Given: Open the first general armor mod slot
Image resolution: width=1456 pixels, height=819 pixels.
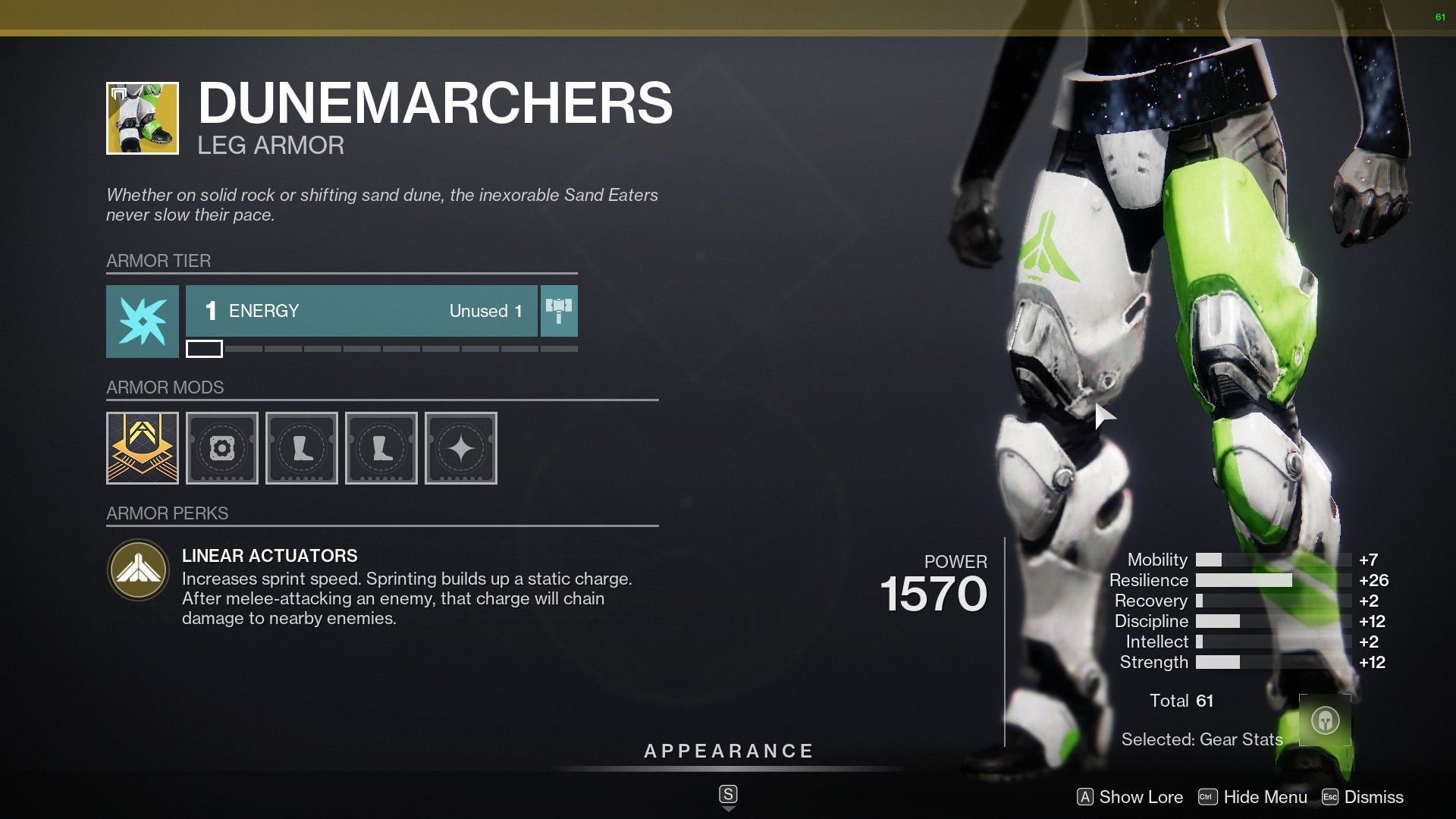Looking at the screenshot, I should [221, 449].
